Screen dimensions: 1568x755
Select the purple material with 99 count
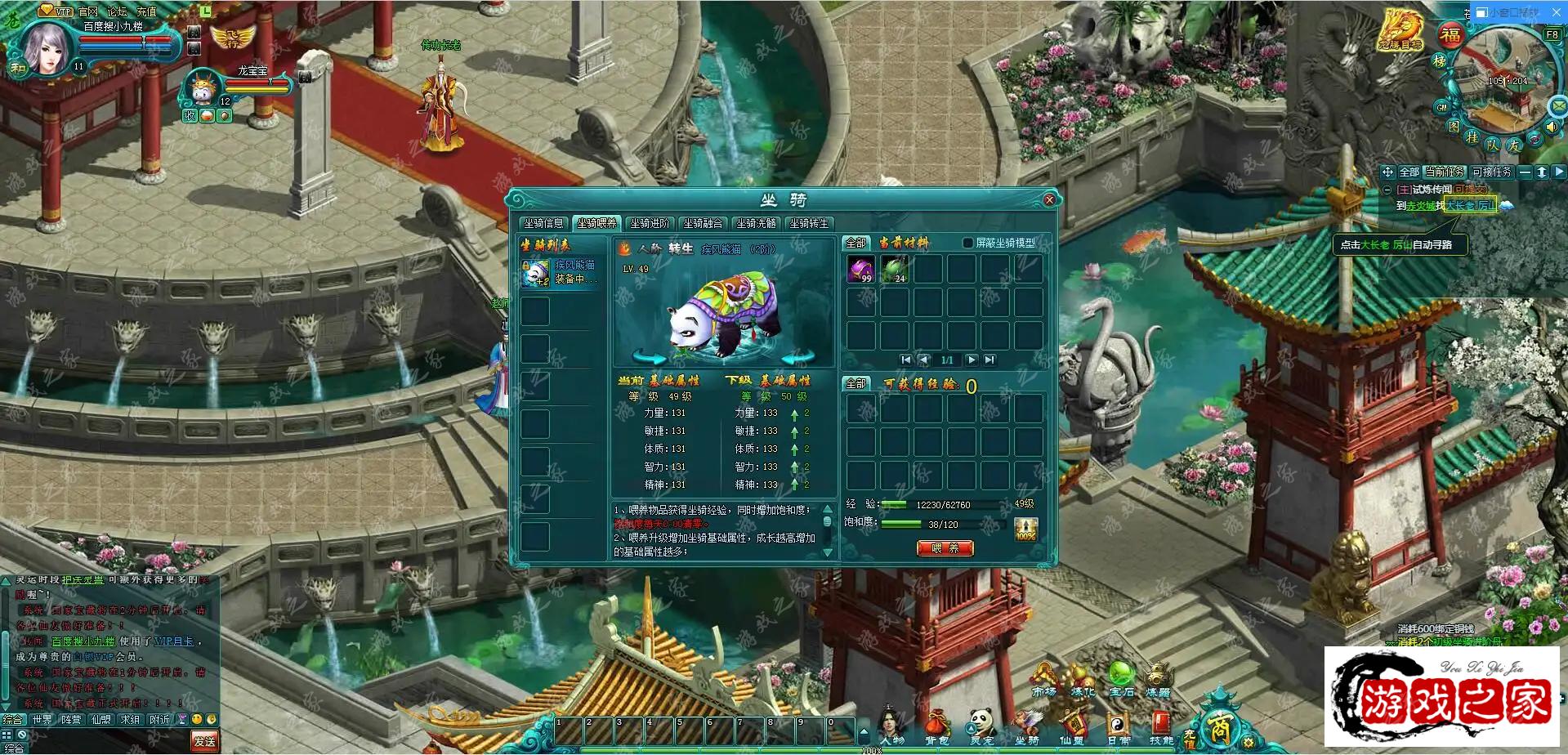tap(861, 269)
